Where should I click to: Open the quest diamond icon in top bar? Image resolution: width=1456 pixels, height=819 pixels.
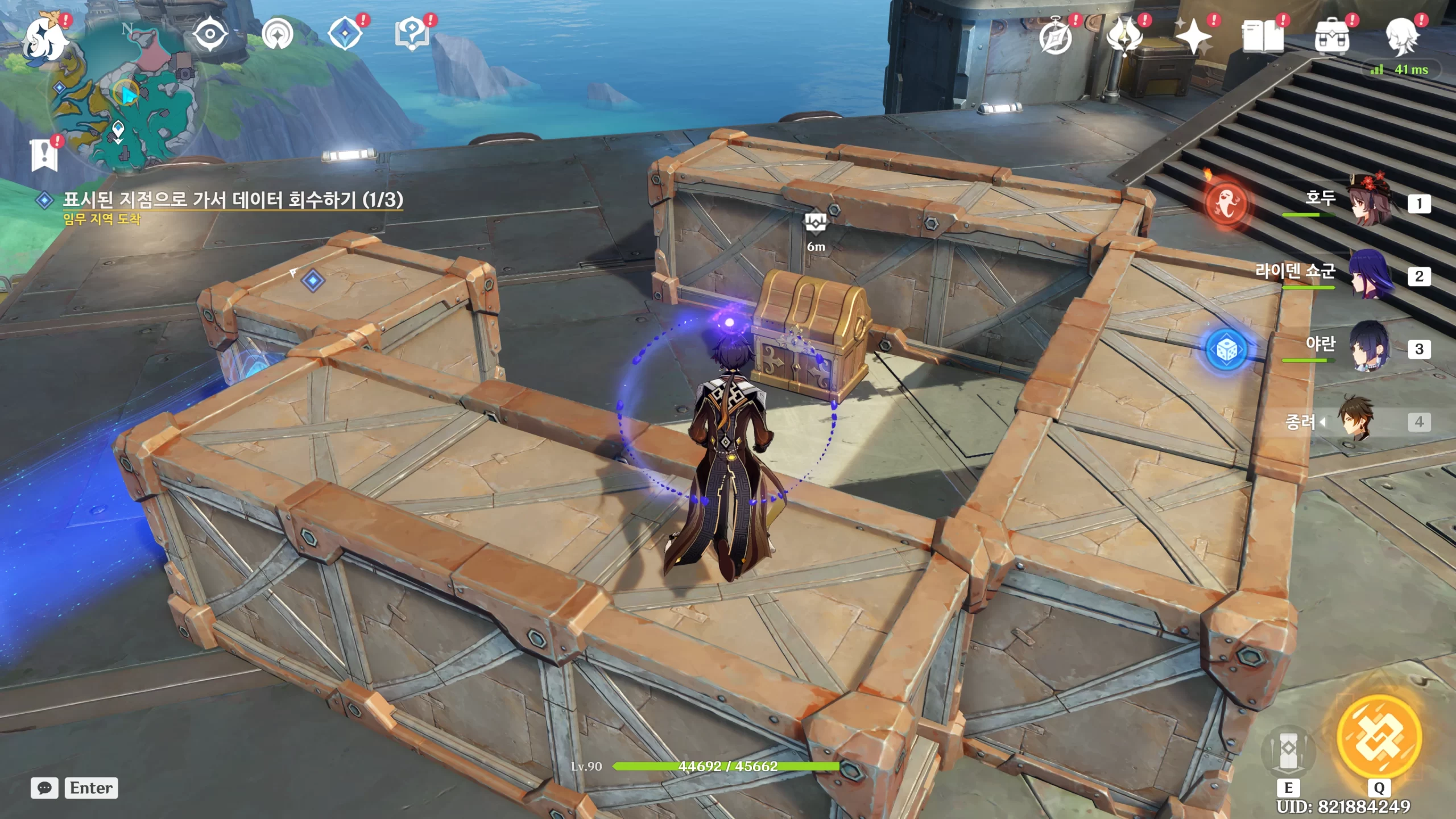pos(345,34)
